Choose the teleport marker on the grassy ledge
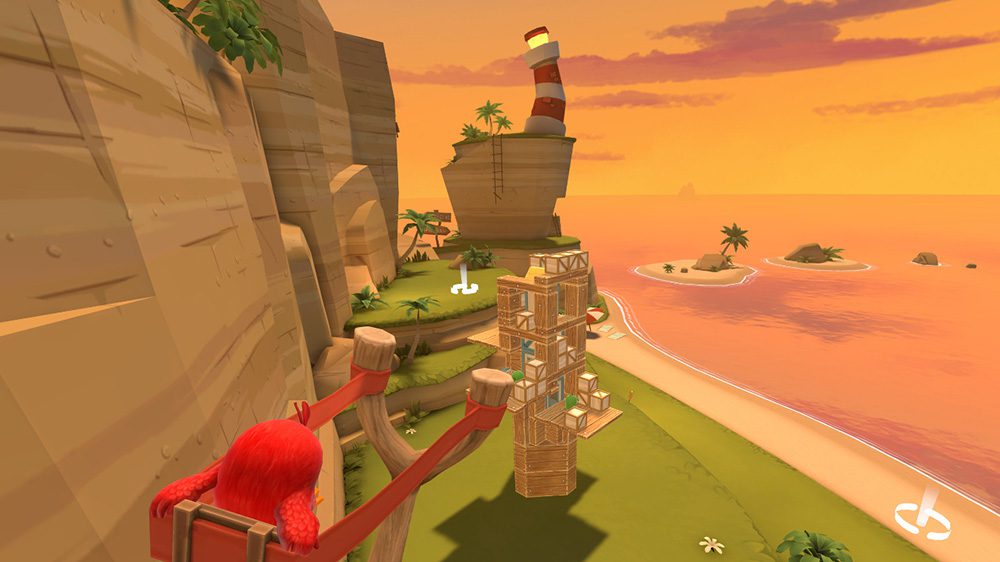 (463, 287)
